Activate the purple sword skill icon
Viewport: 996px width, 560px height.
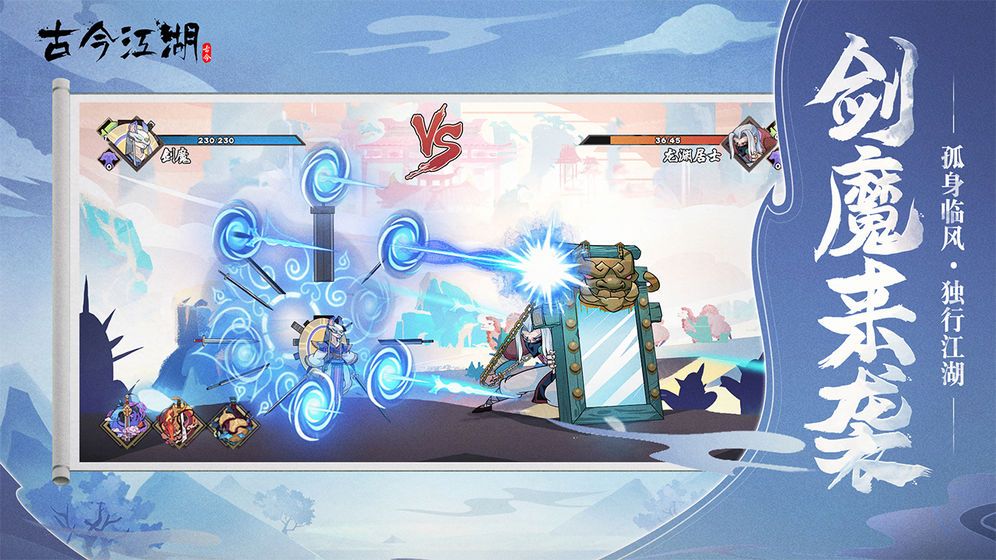[127, 425]
